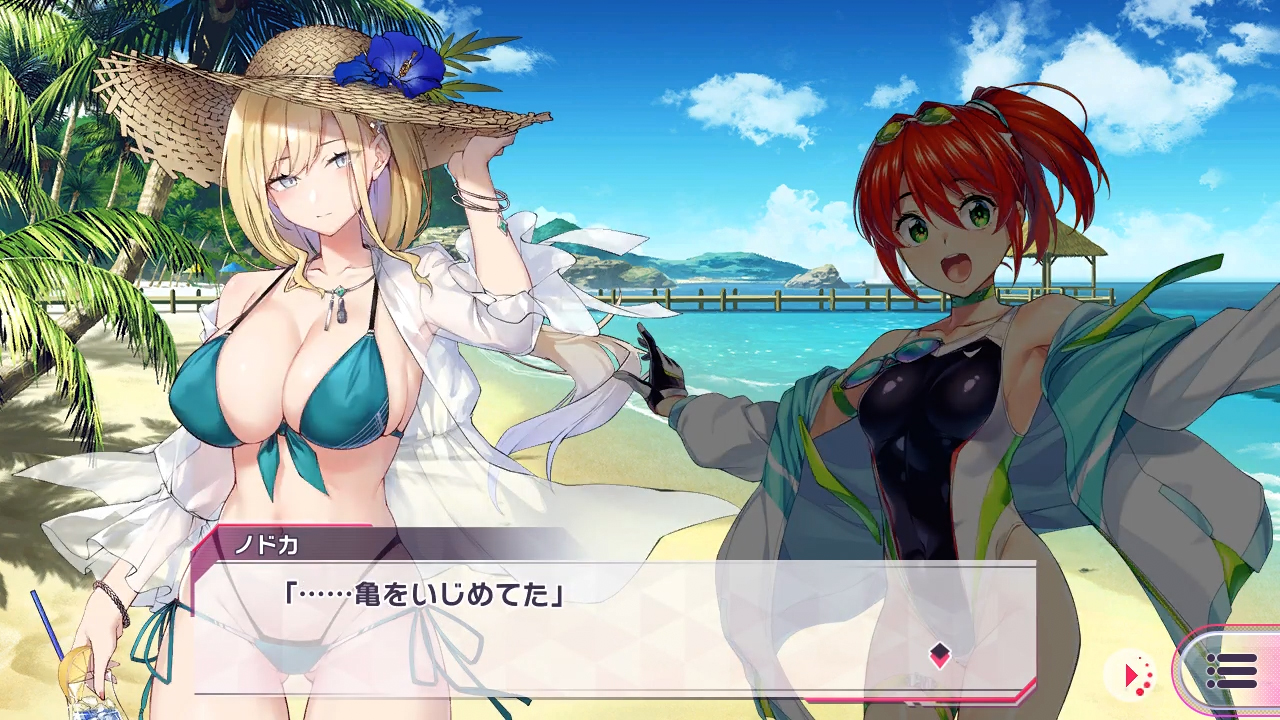Open the story menu with three lines

tap(1232, 671)
